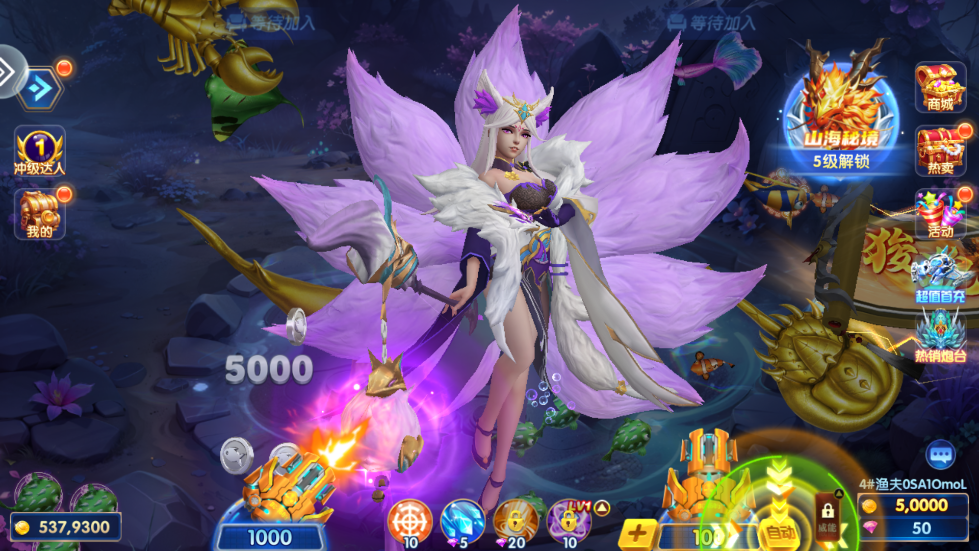Expand the skill bar with the small arrow
The height and width of the screenshot is (551, 979).
602,508
